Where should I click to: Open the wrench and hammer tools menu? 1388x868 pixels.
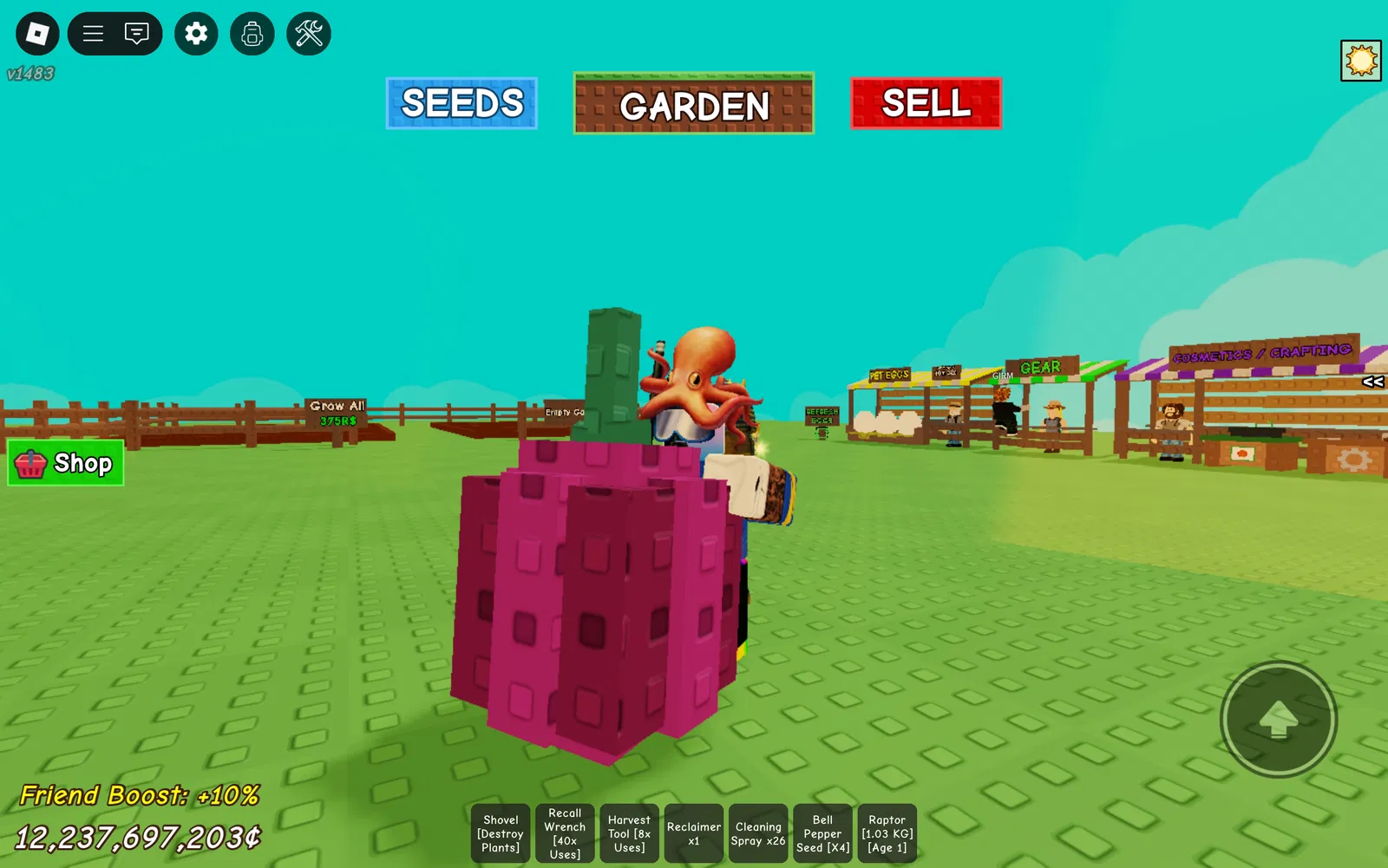click(x=309, y=34)
